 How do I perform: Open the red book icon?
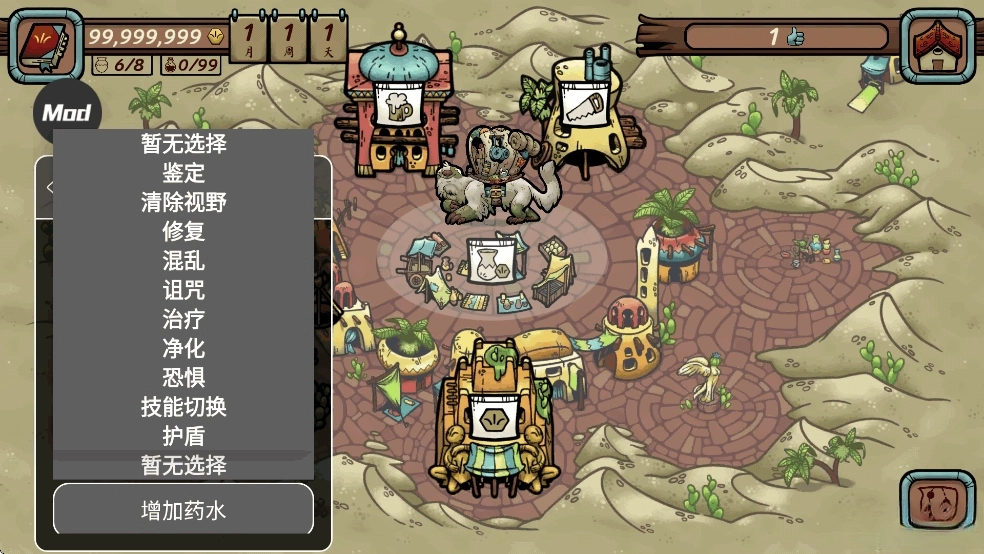coord(45,45)
